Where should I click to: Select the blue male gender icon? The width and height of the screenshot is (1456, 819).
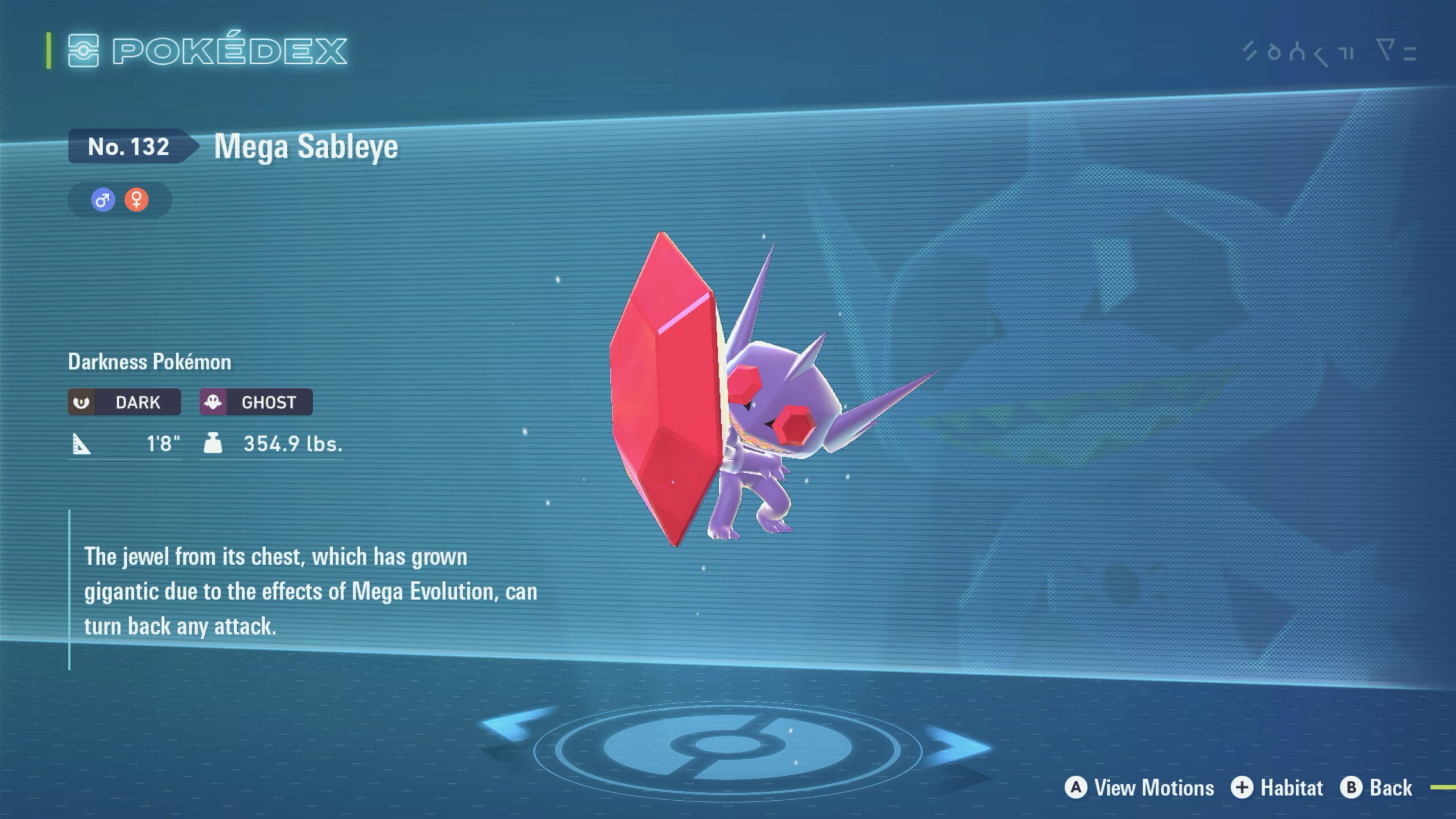pos(103,200)
